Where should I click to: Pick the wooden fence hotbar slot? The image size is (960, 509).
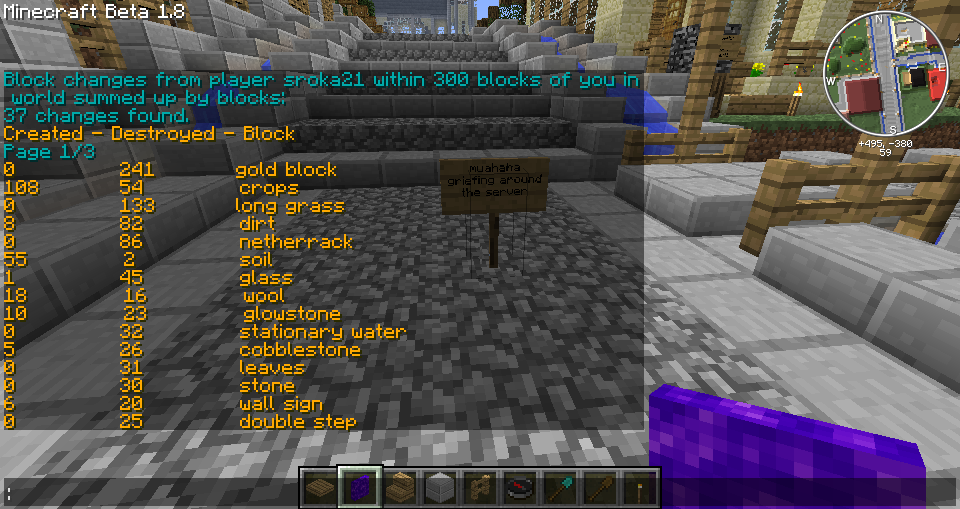coord(480,487)
